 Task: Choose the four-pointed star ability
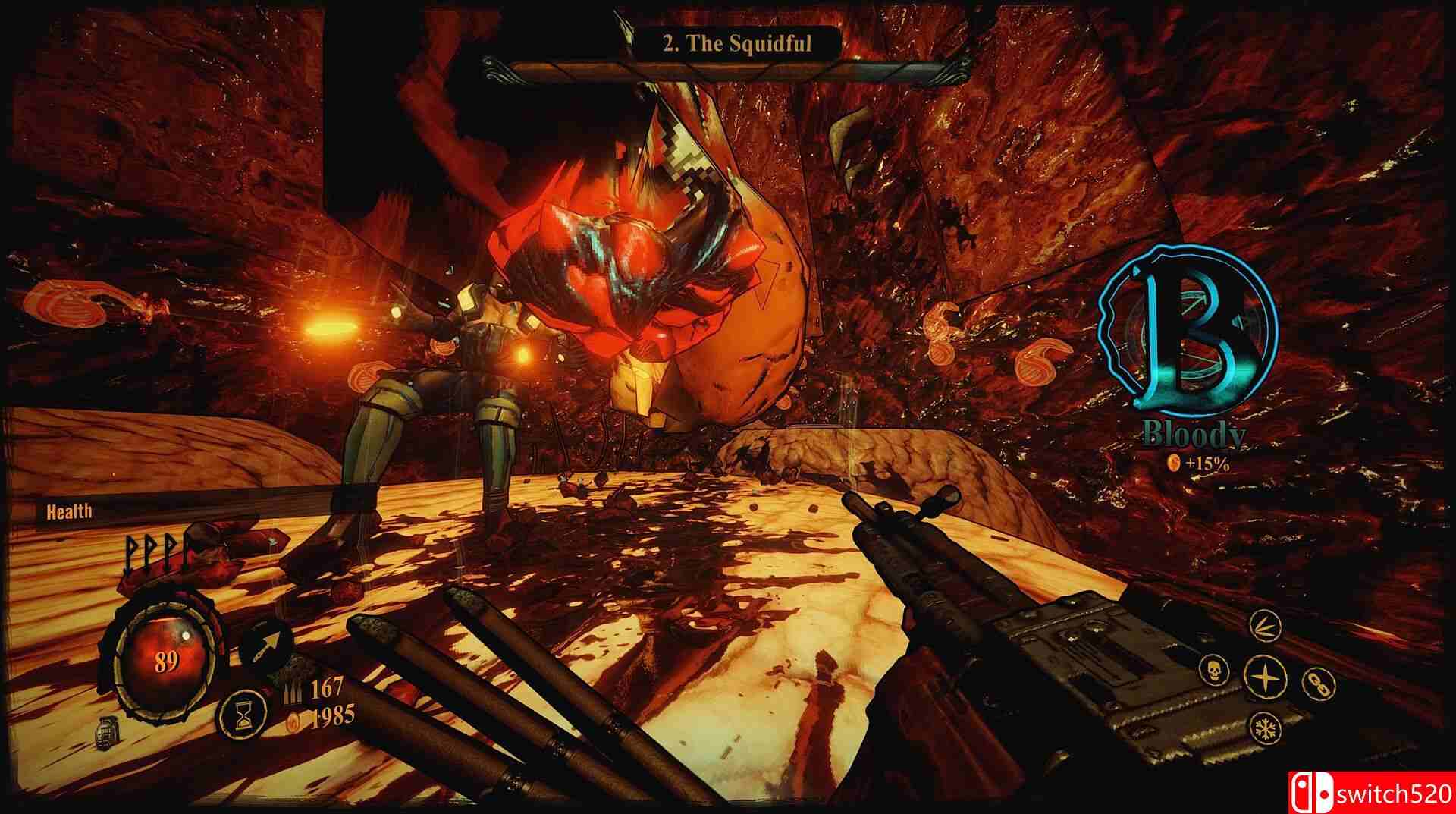[1266, 675]
